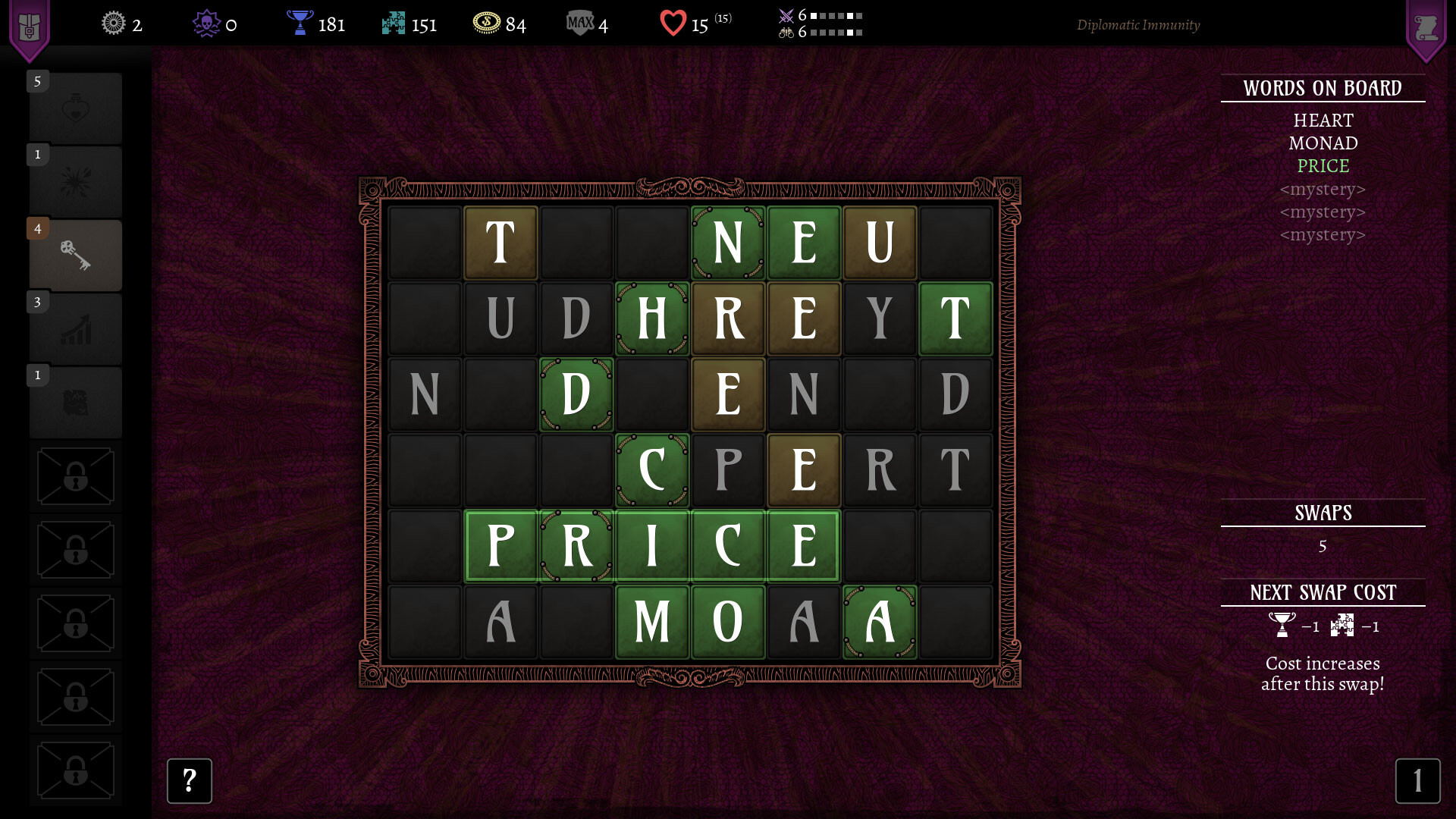
Task: Click the WORDS ON BOARD panel header
Action: (1323, 87)
